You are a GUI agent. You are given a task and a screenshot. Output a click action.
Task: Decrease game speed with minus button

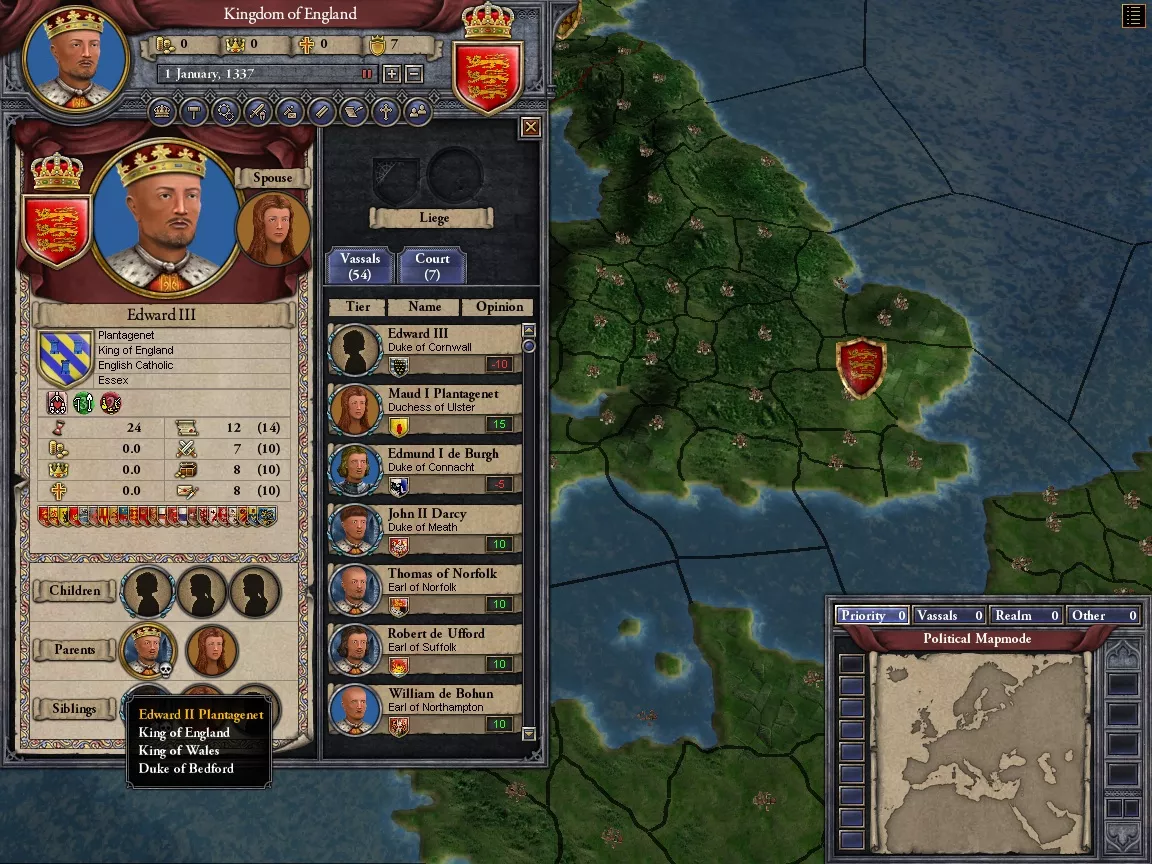(414, 74)
